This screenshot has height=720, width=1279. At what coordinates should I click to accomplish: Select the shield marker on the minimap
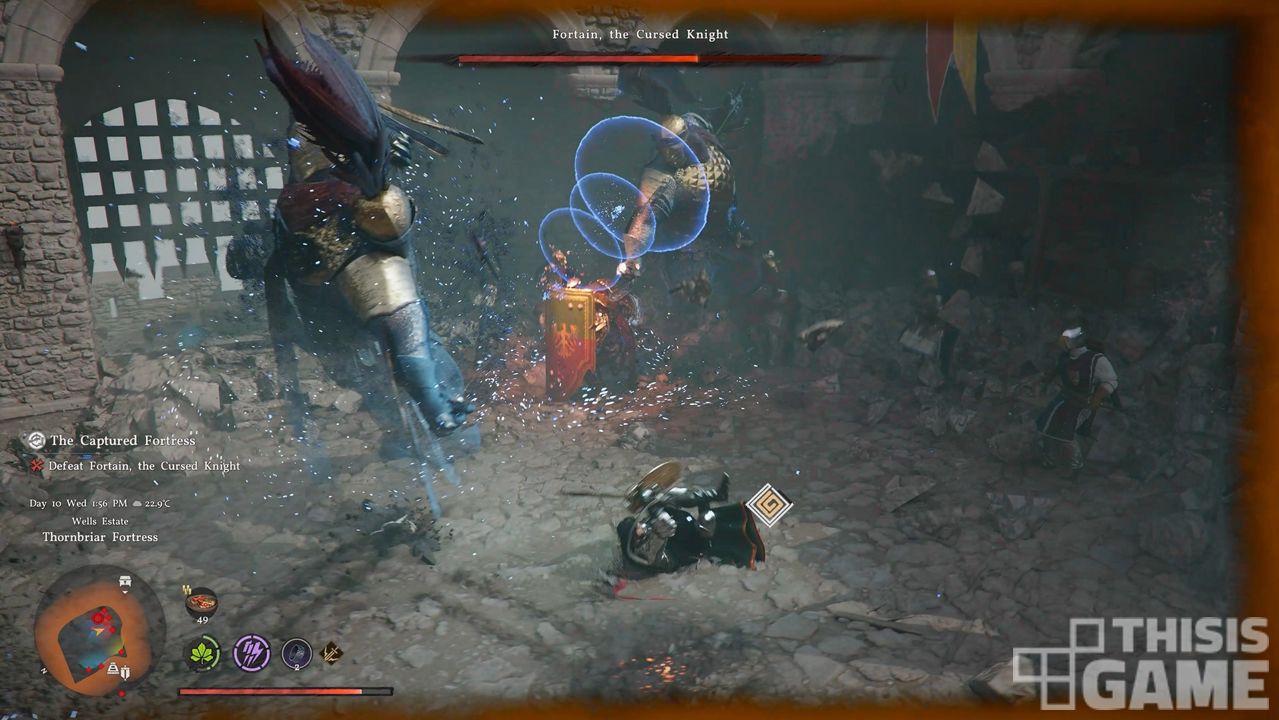124,673
